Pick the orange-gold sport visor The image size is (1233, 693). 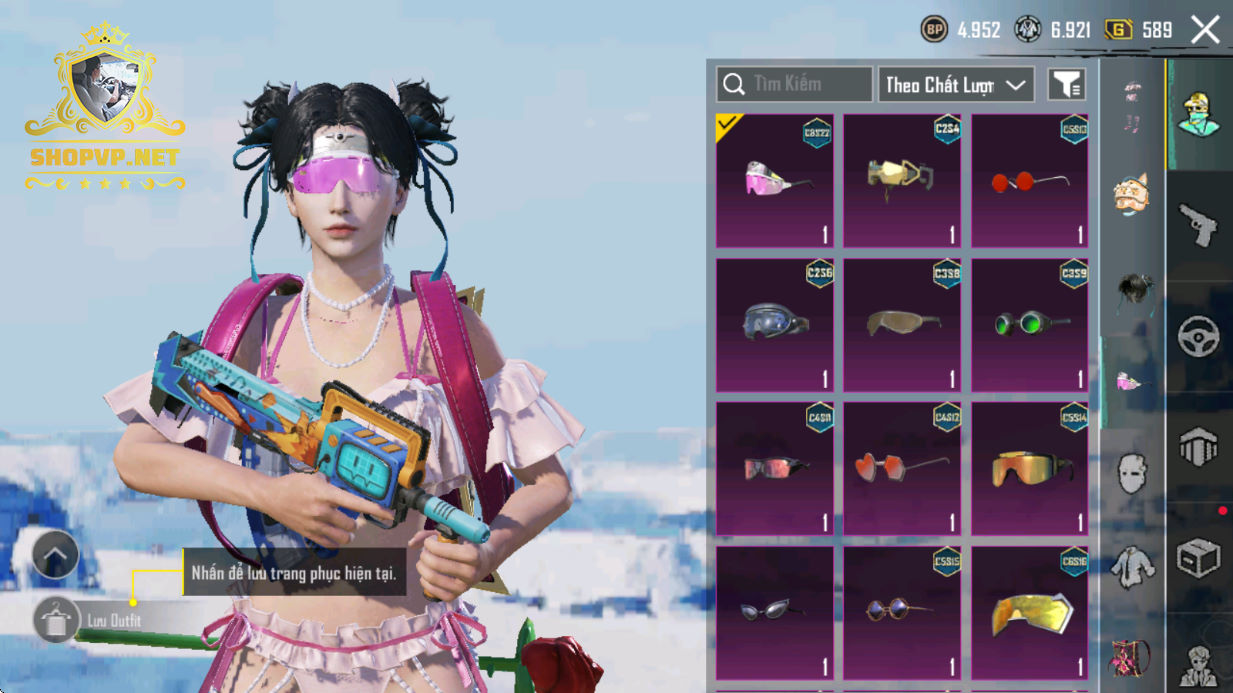coord(1030,468)
